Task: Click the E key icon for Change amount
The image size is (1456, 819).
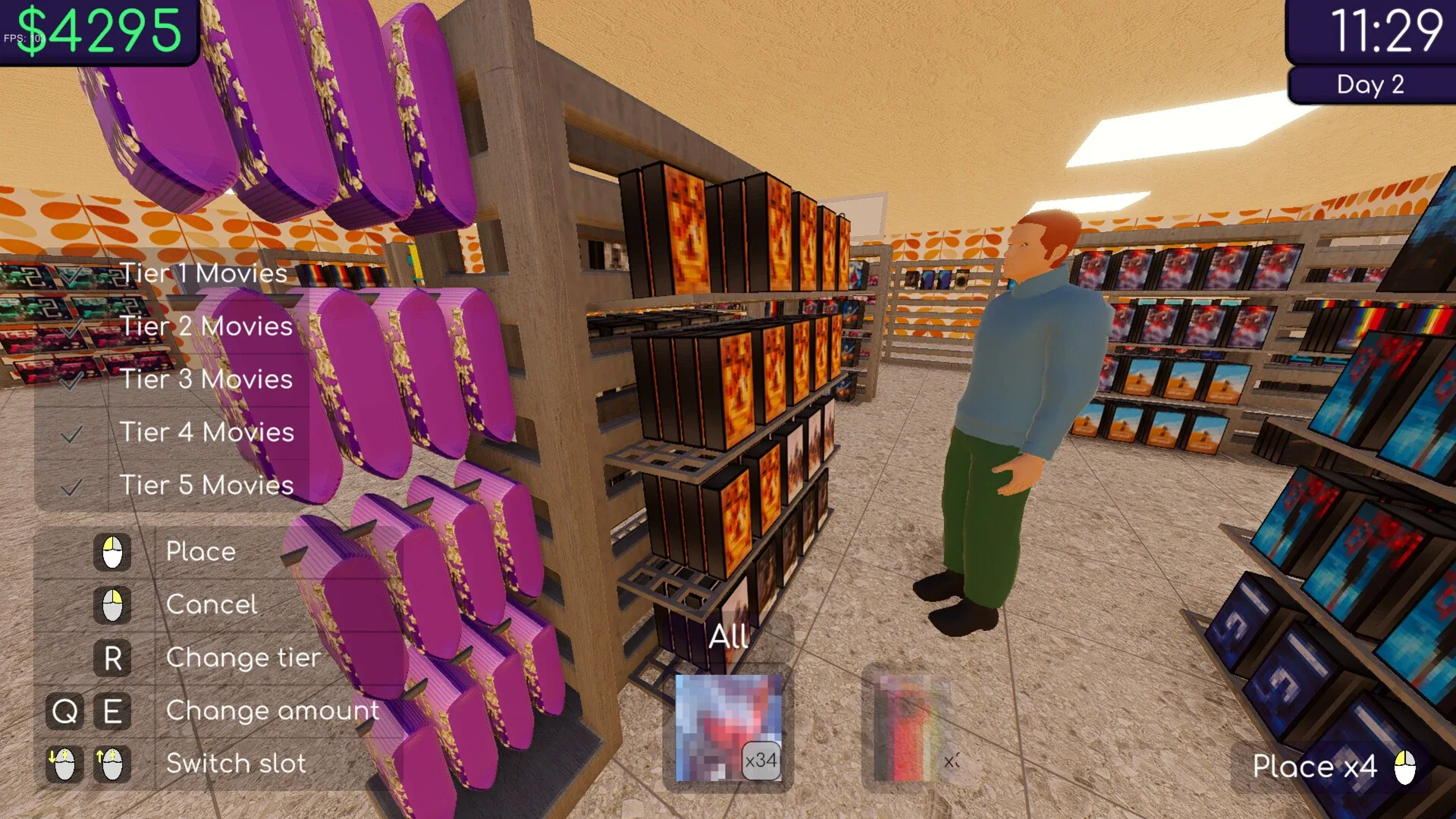Action: tap(111, 711)
